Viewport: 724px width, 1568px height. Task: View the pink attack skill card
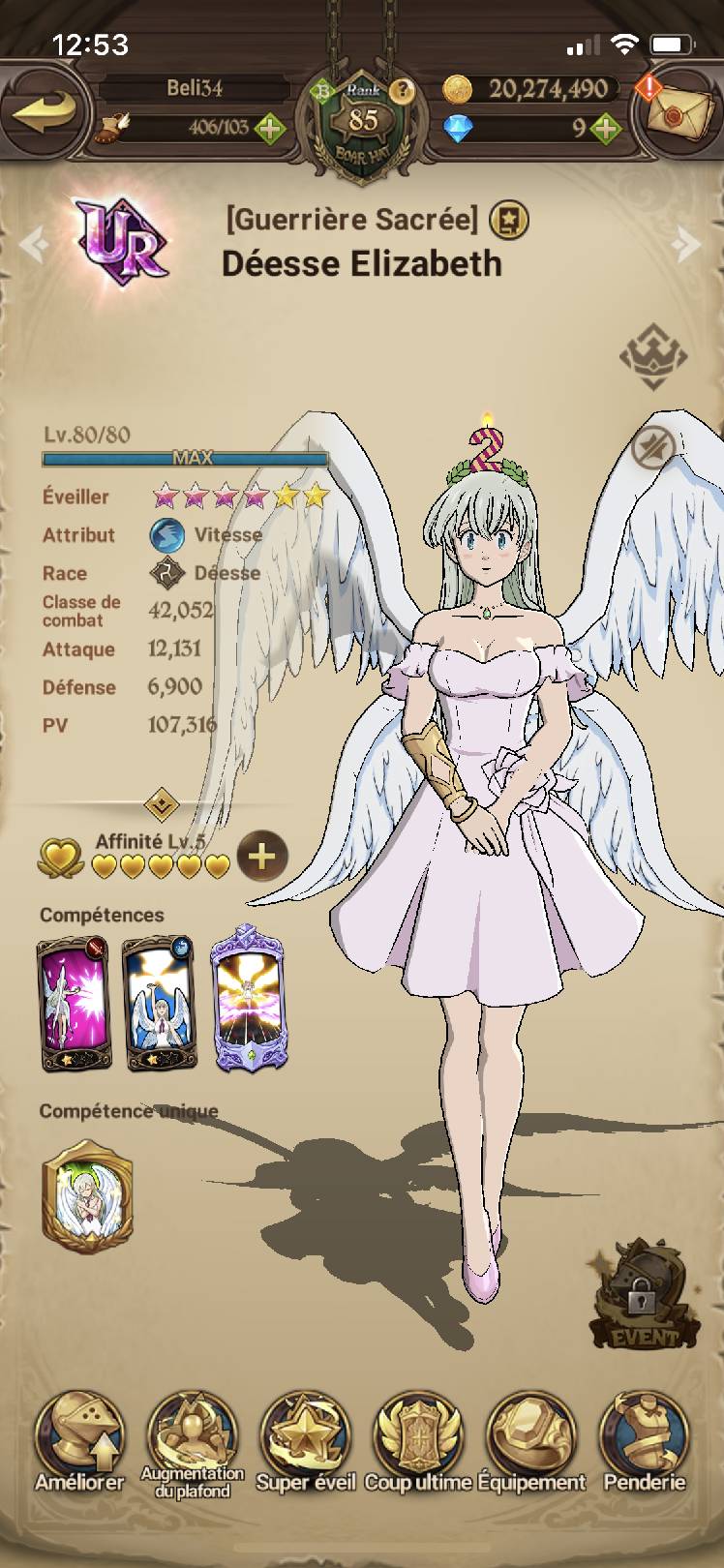(74, 1003)
